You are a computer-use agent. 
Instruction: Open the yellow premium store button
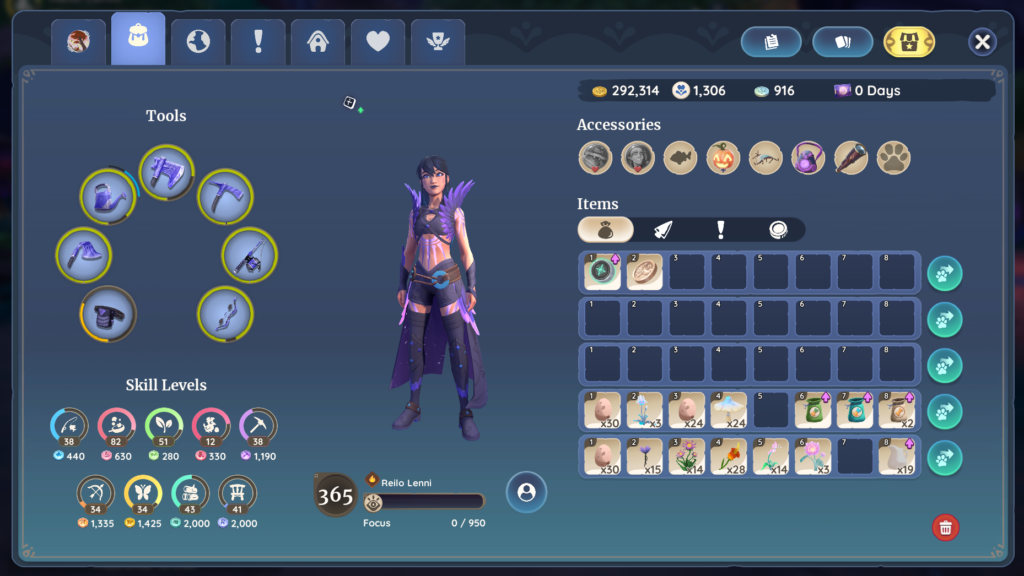(909, 42)
